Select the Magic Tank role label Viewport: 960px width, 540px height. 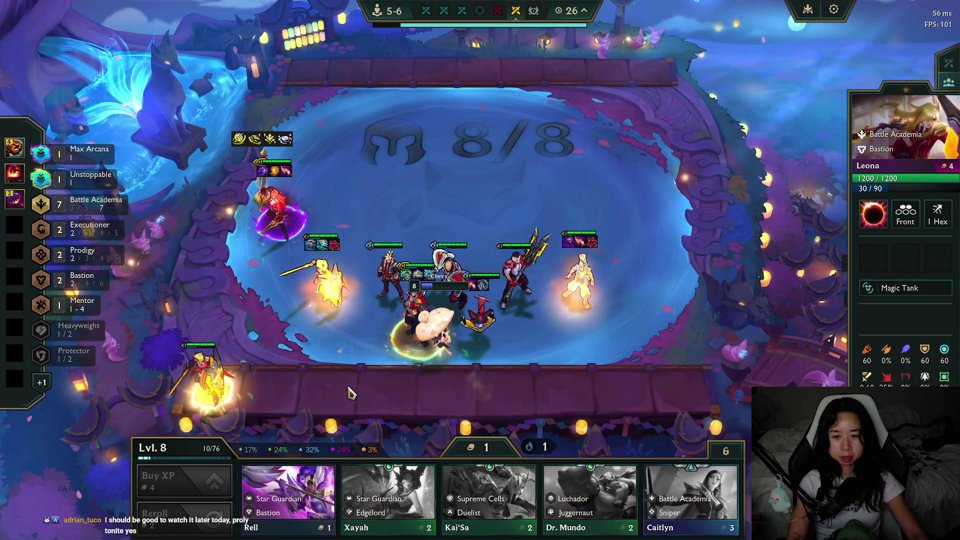click(x=900, y=288)
